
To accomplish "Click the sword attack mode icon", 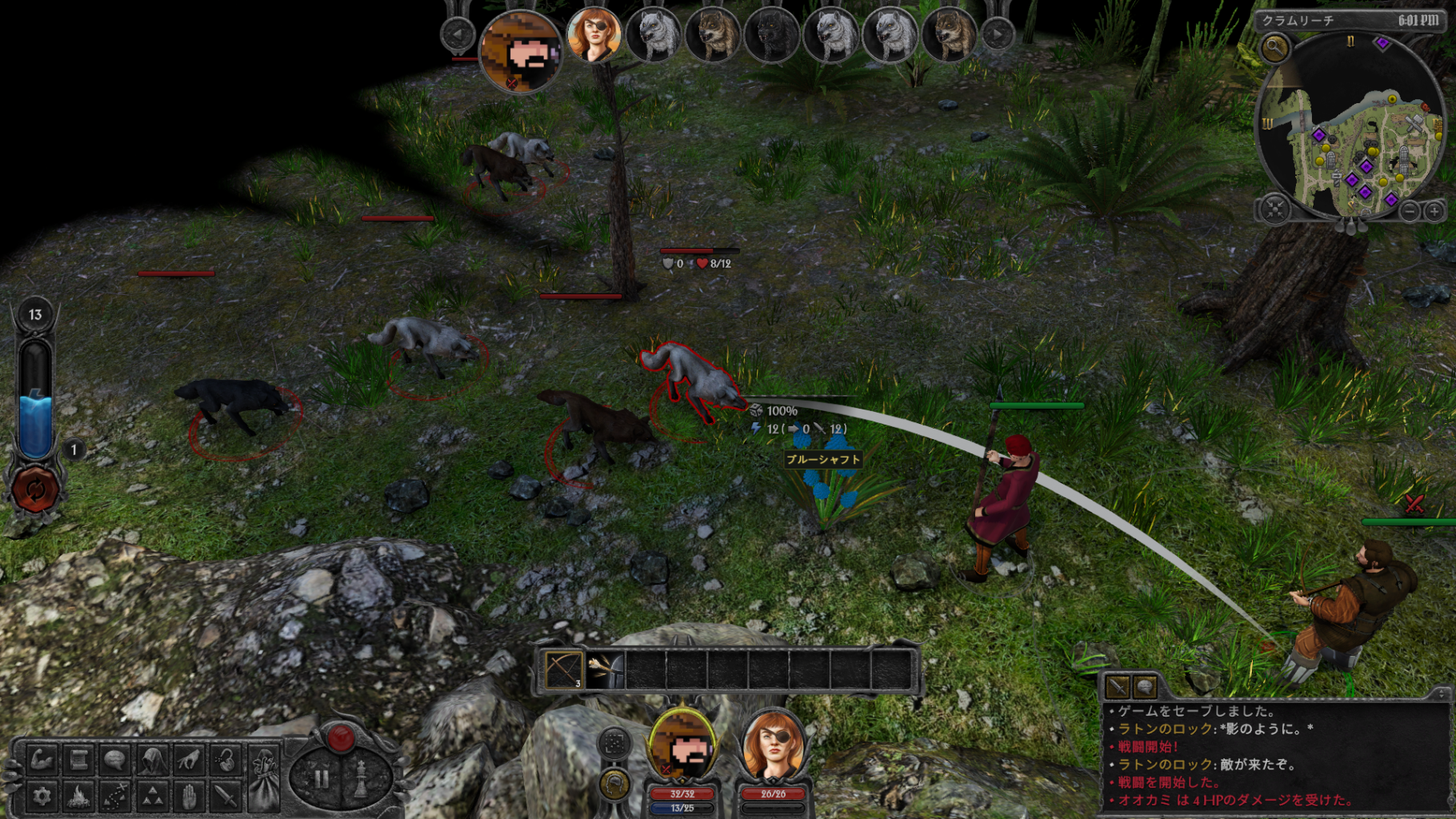I will [x=226, y=796].
